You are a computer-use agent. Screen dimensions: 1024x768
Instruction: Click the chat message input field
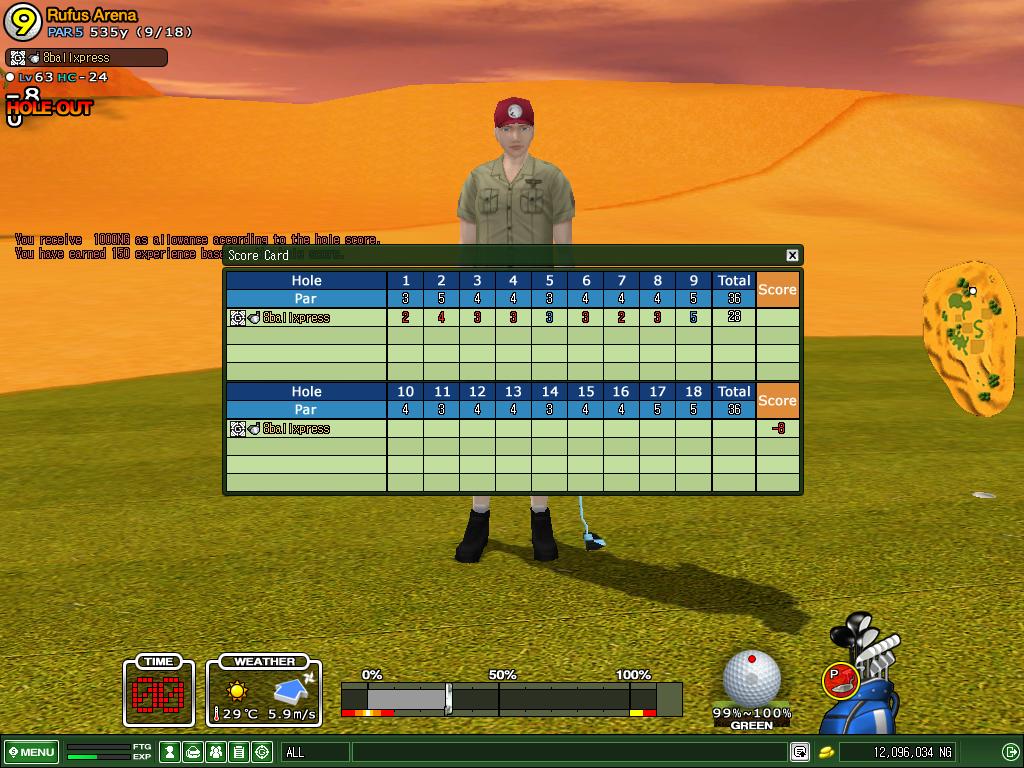point(568,752)
